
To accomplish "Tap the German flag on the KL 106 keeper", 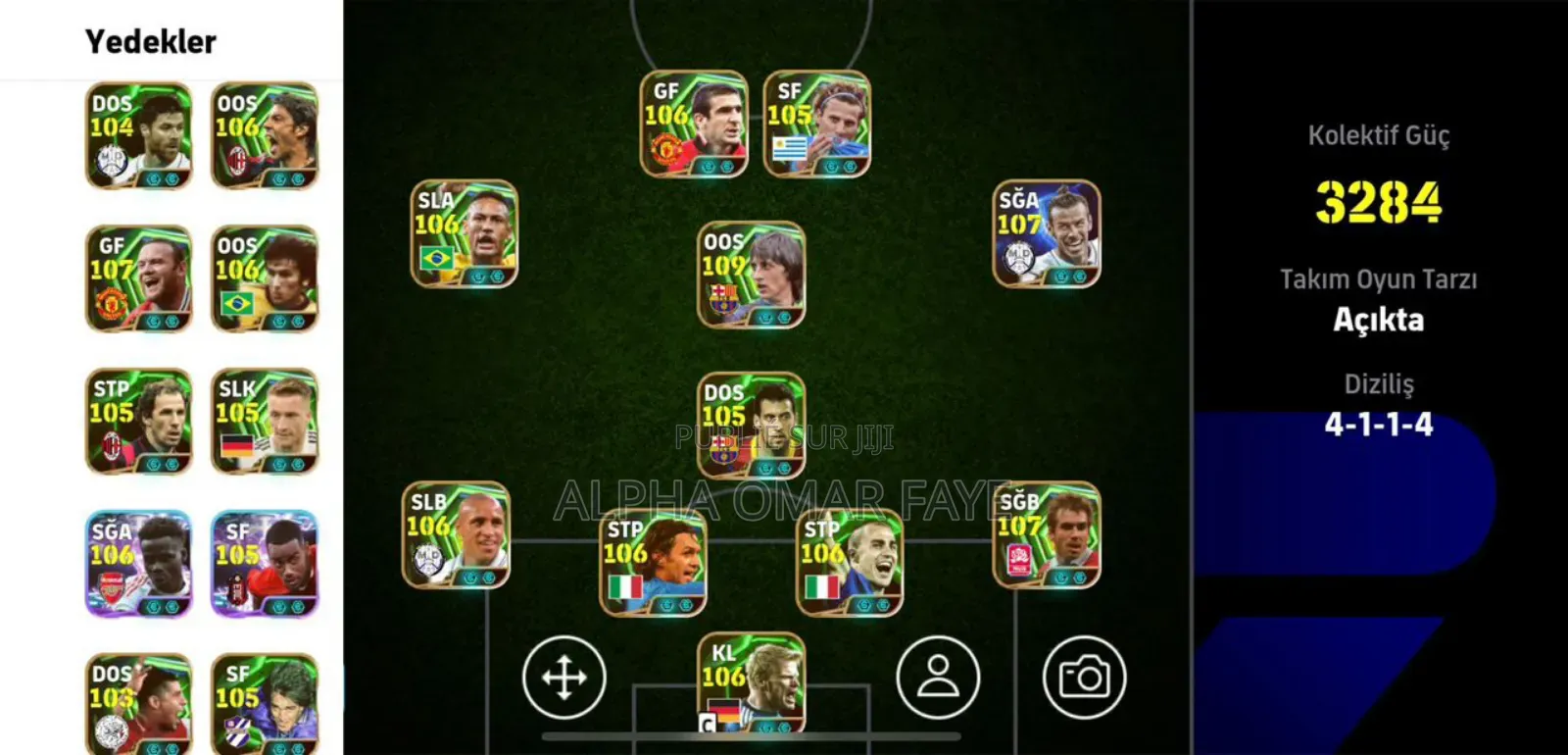I will pos(729,715).
